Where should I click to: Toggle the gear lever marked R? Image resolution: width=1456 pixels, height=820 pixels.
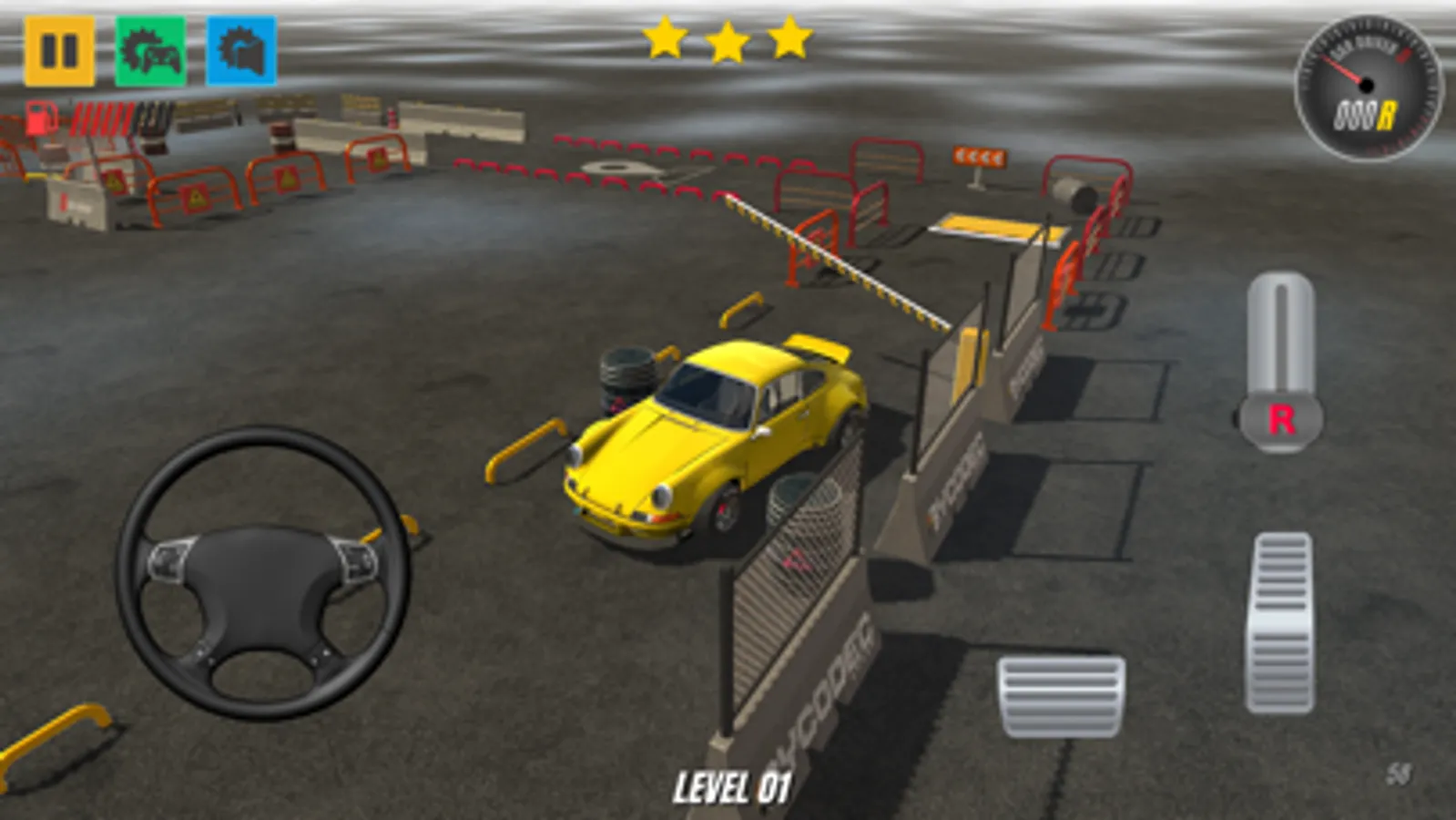click(x=1283, y=420)
